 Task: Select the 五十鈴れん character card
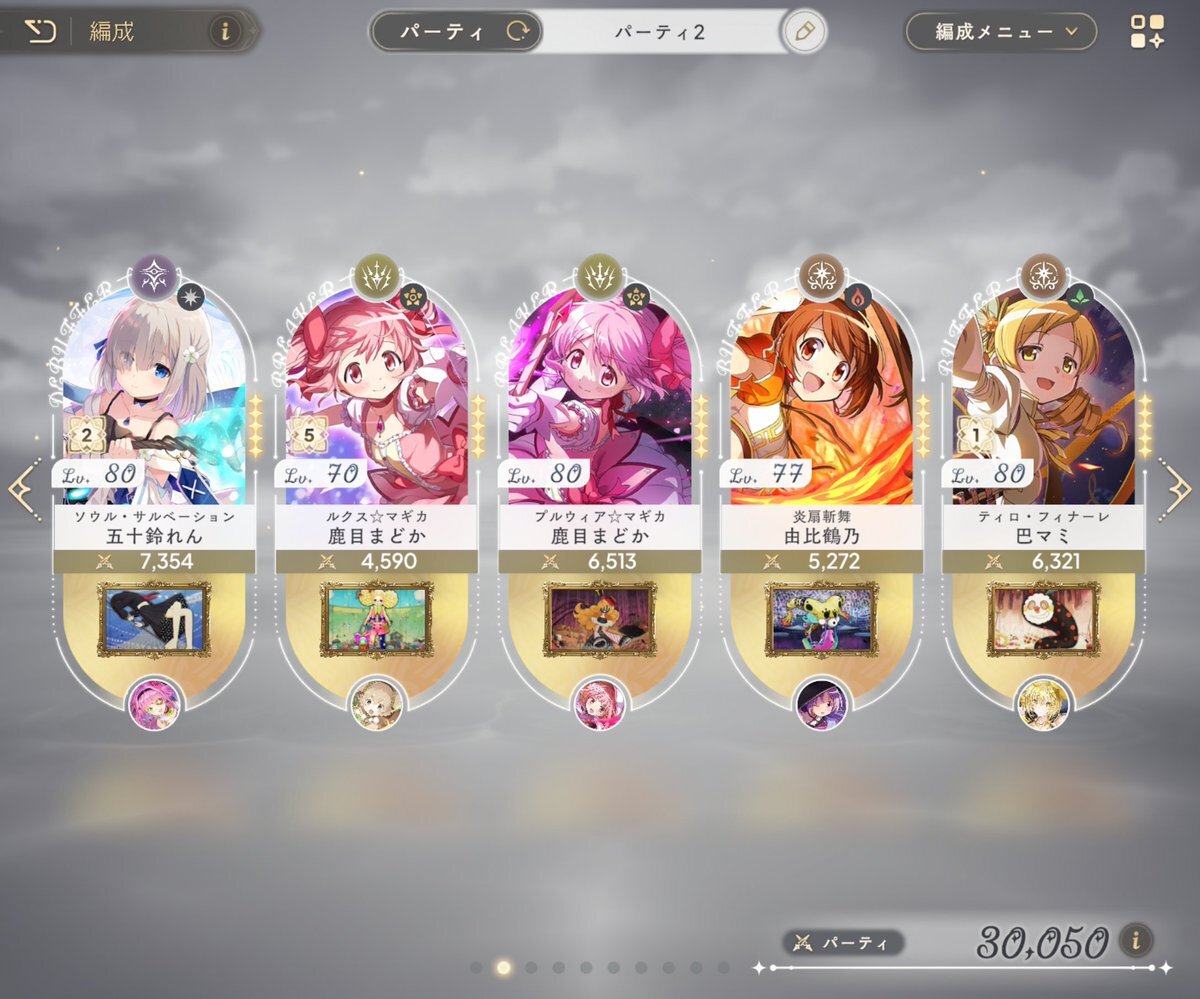point(154,400)
